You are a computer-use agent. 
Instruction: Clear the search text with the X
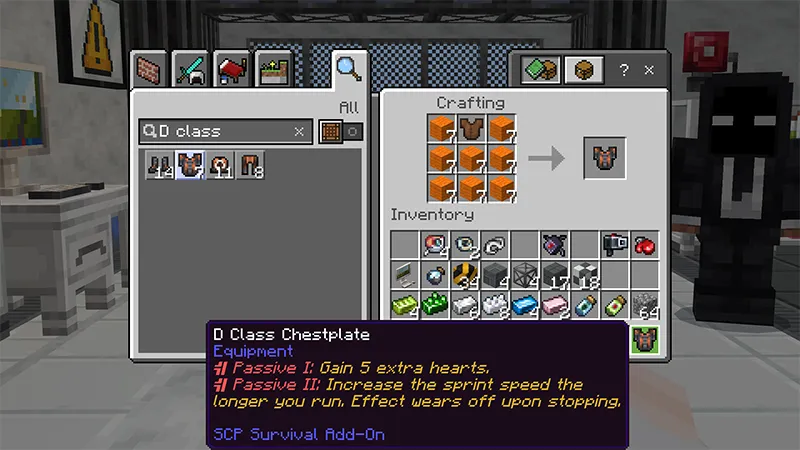tap(299, 131)
